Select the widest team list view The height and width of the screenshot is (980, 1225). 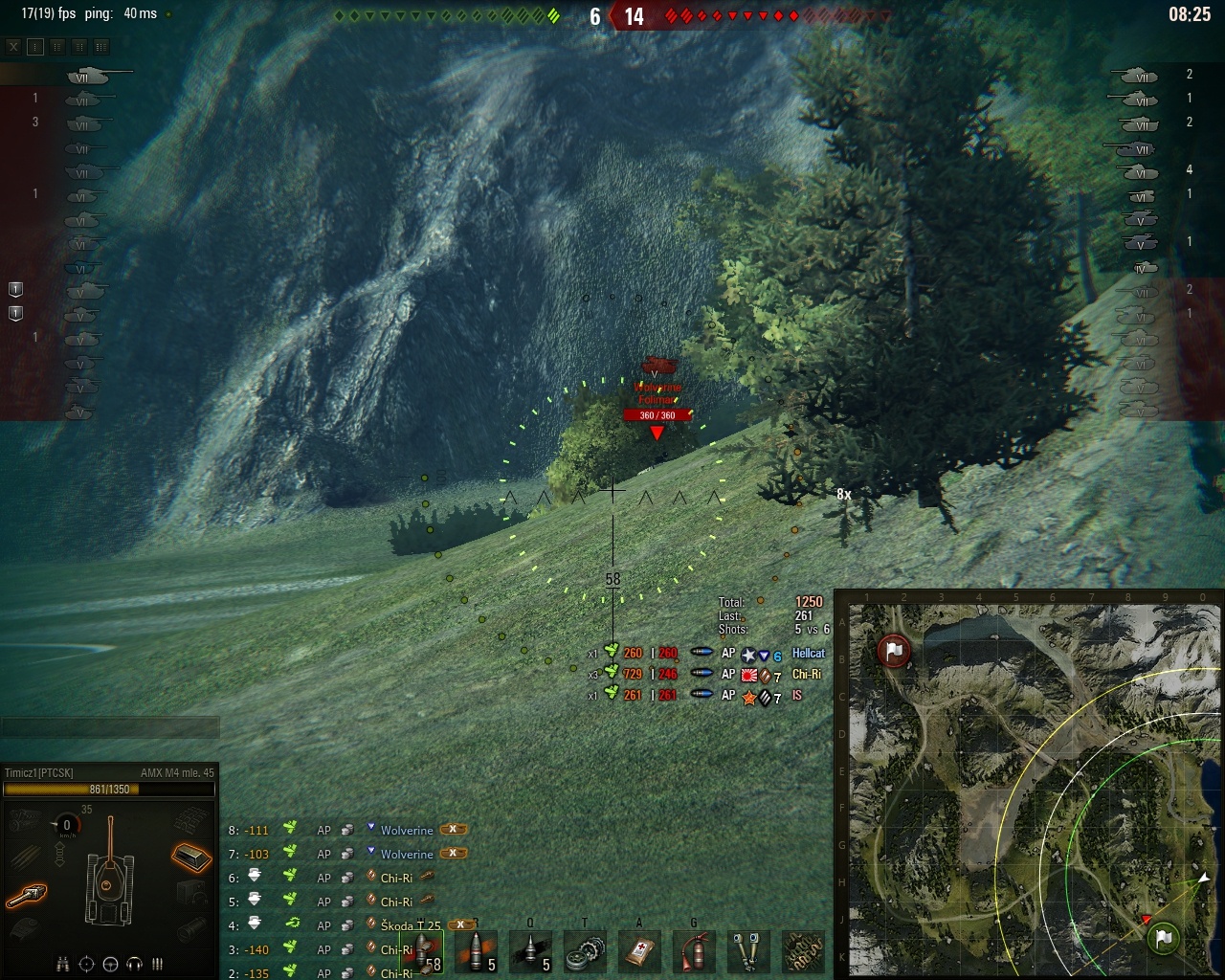[101, 46]
